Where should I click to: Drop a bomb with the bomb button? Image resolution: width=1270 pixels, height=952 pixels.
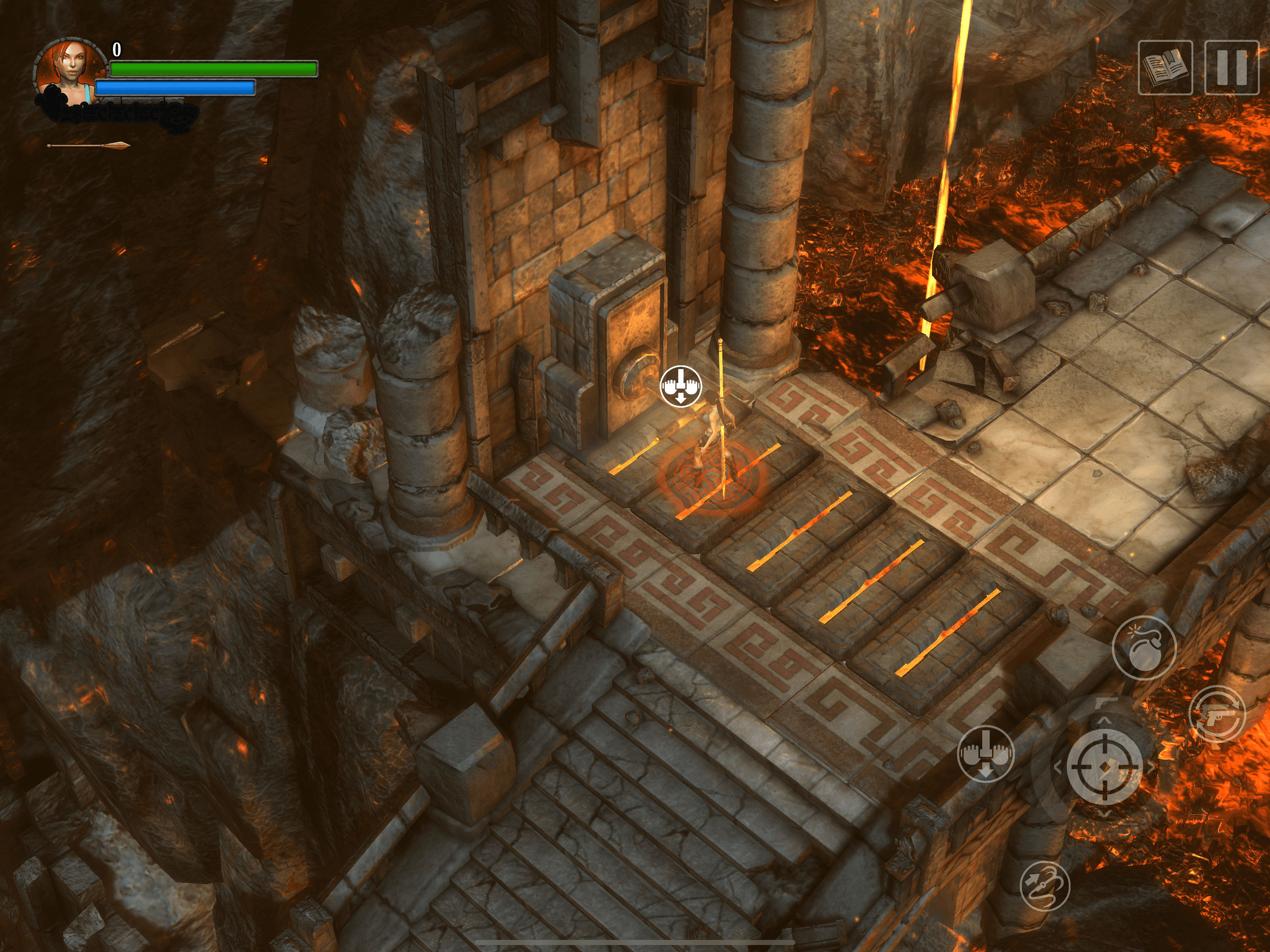click(1144, 648)
